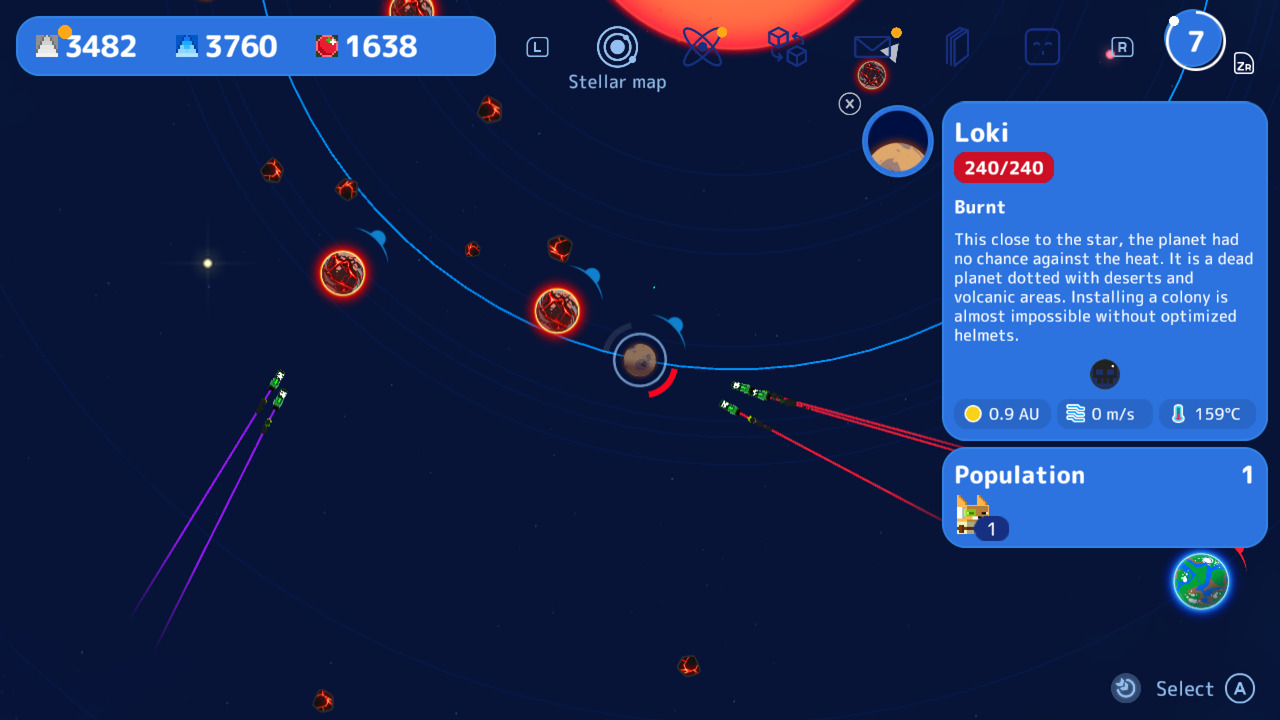Dismiss Loki selection with the X marker

[x=850, y=104]
